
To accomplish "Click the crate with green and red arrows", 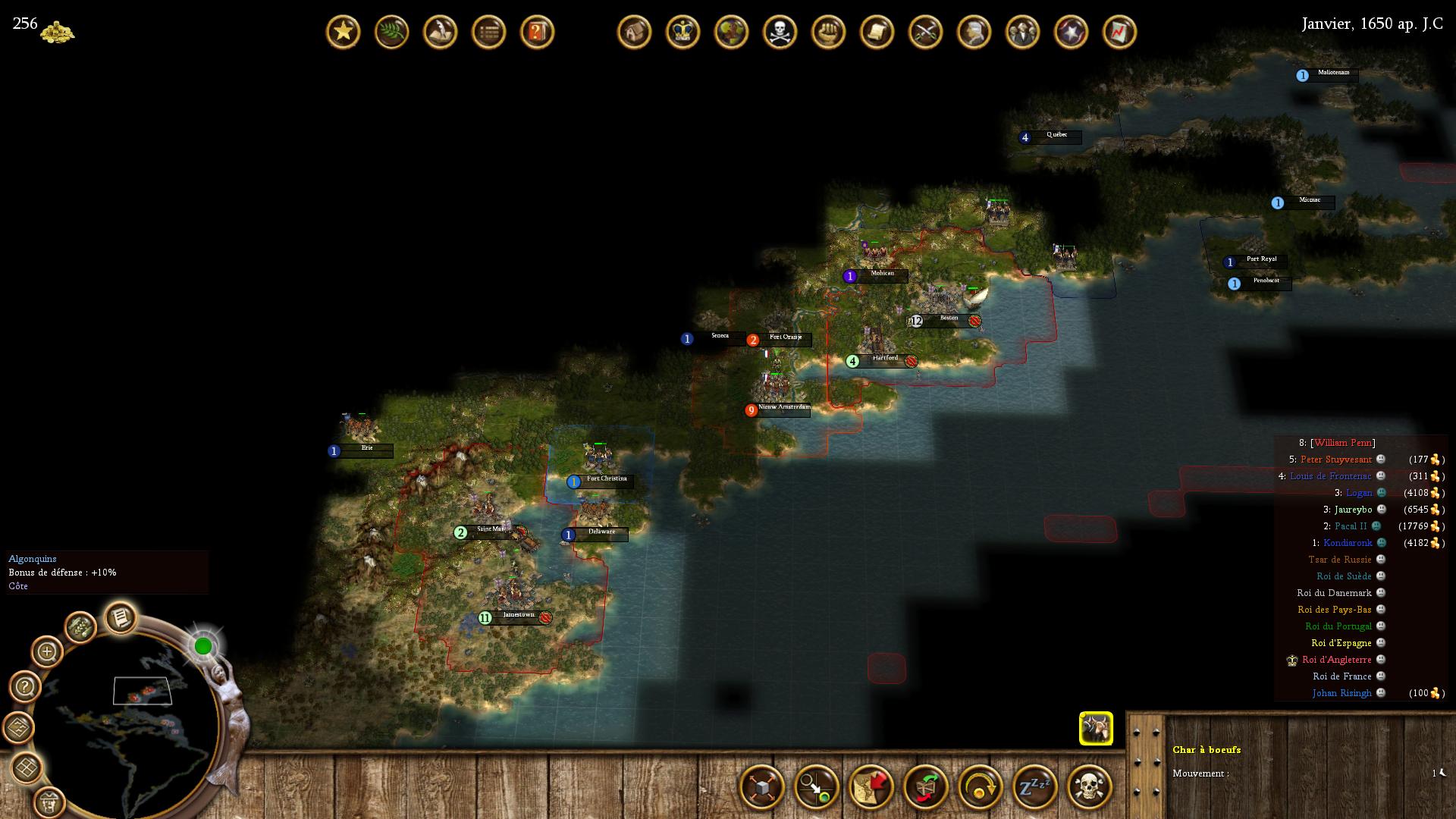I will [926, 786].
